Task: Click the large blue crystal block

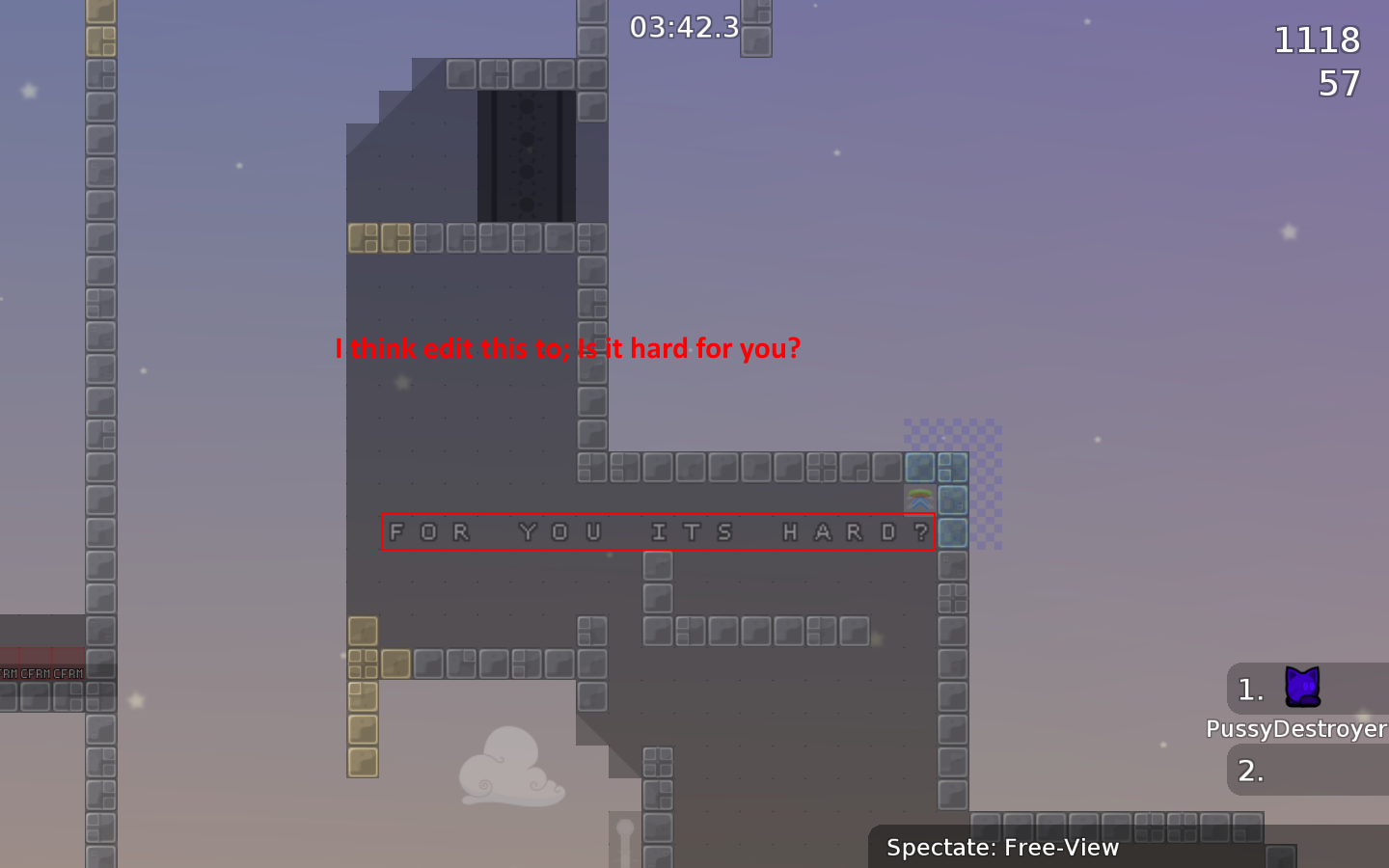Action: (x=920, y=468)
